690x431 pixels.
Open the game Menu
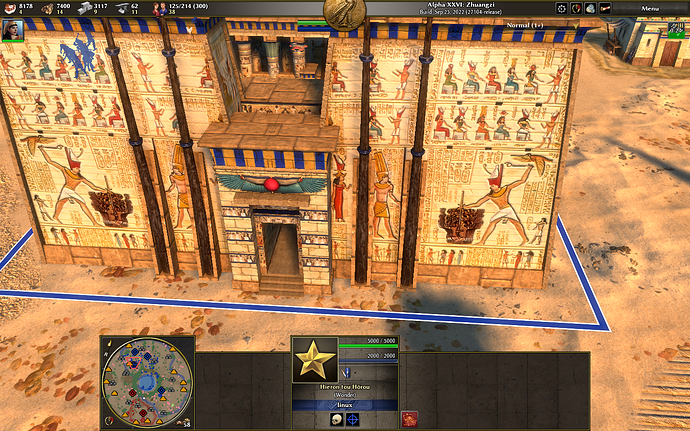(651, 8)
